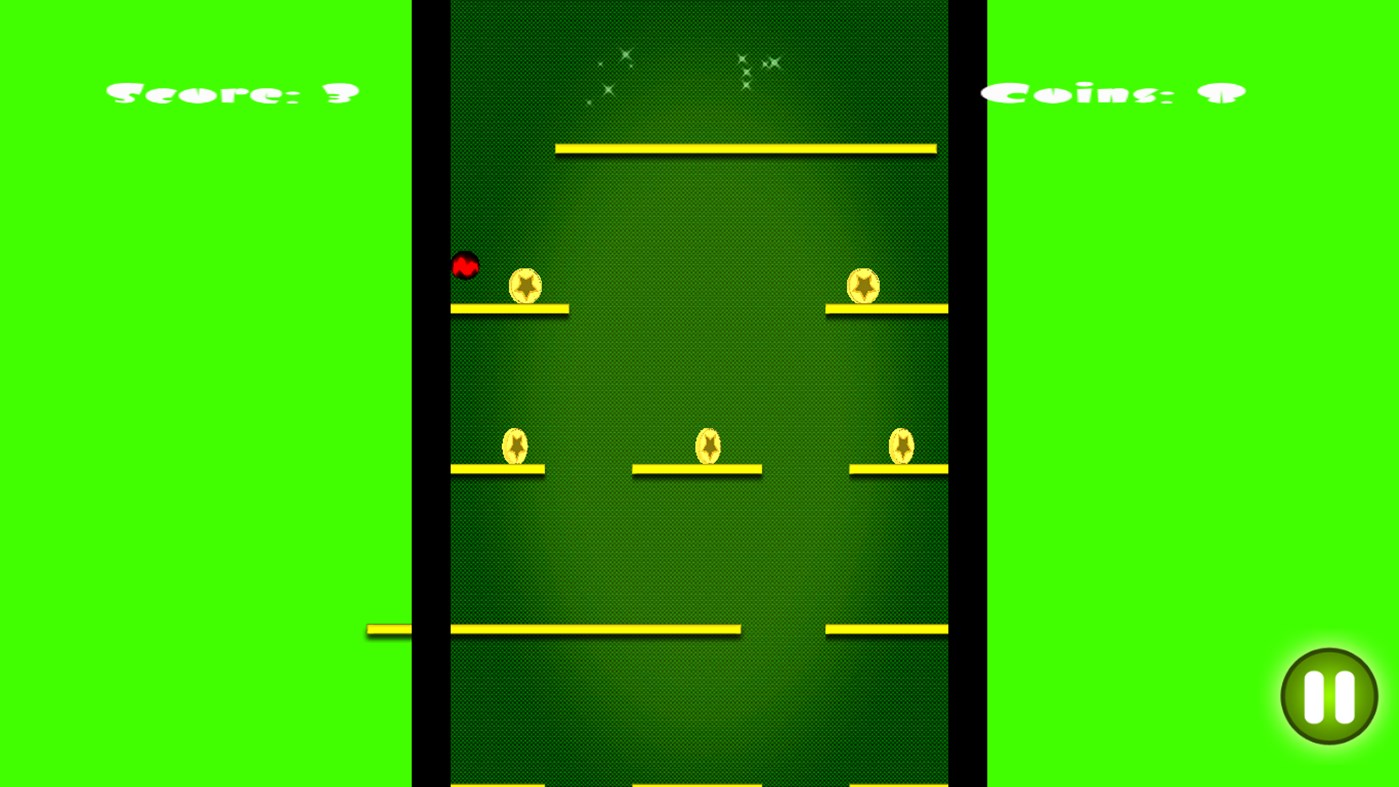The width and height of the screenshot is (1399, 787).
Task: Click the lower-left yellow platform
Action: 595,628
